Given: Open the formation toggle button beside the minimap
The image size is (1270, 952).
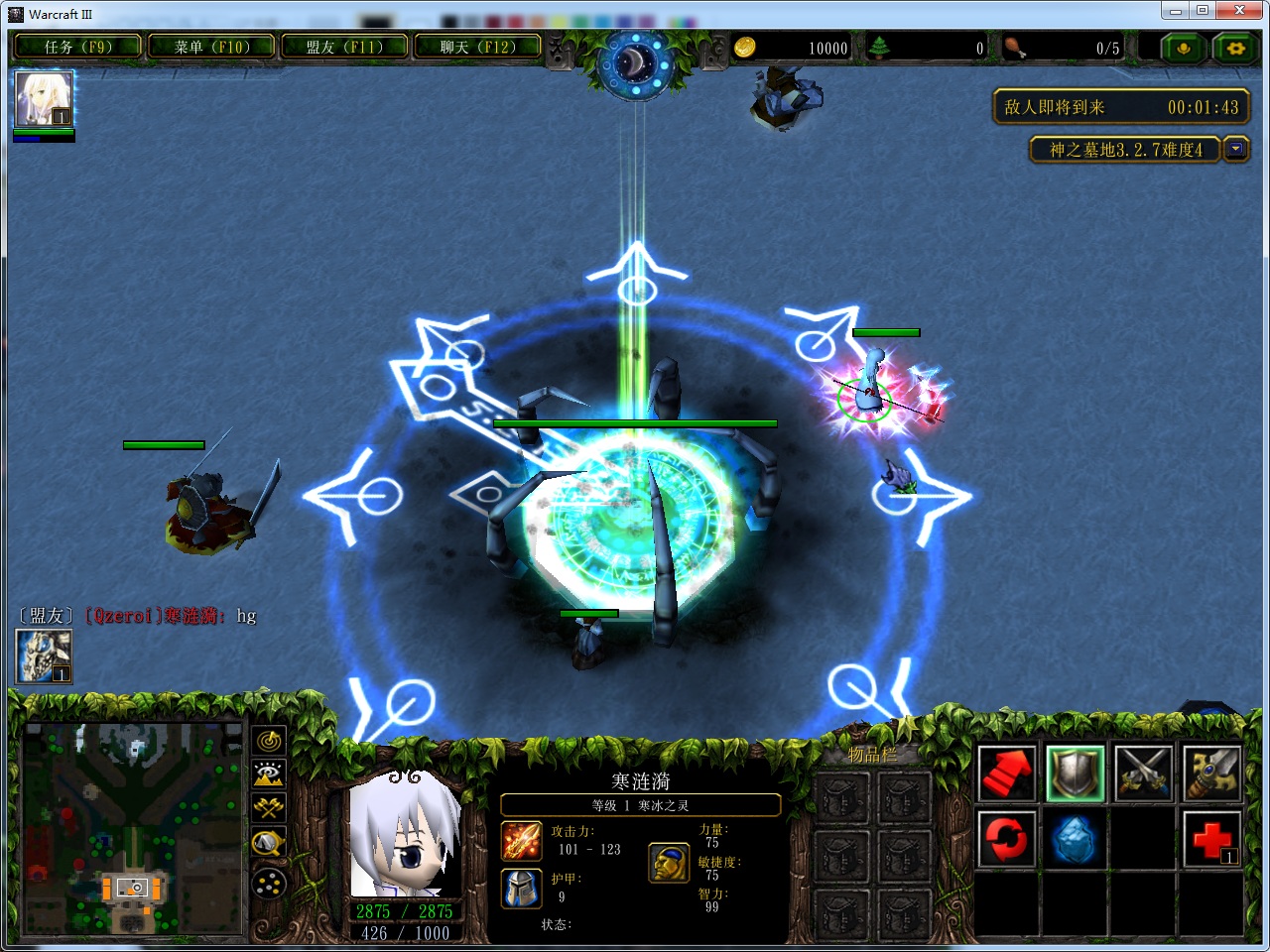Looking at the screenshot, I should pos(269,882).
